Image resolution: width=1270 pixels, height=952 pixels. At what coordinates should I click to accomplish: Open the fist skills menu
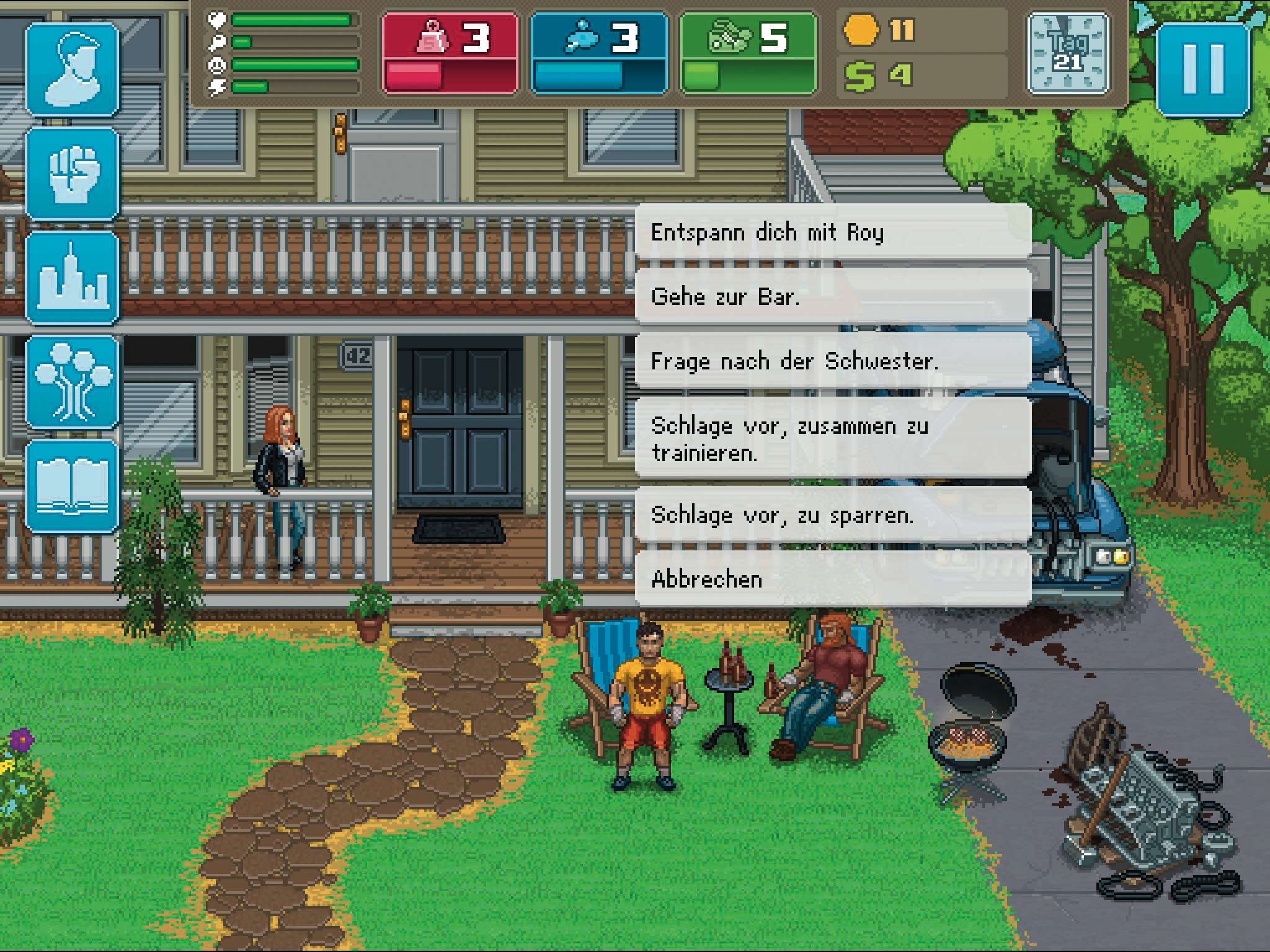73,174
